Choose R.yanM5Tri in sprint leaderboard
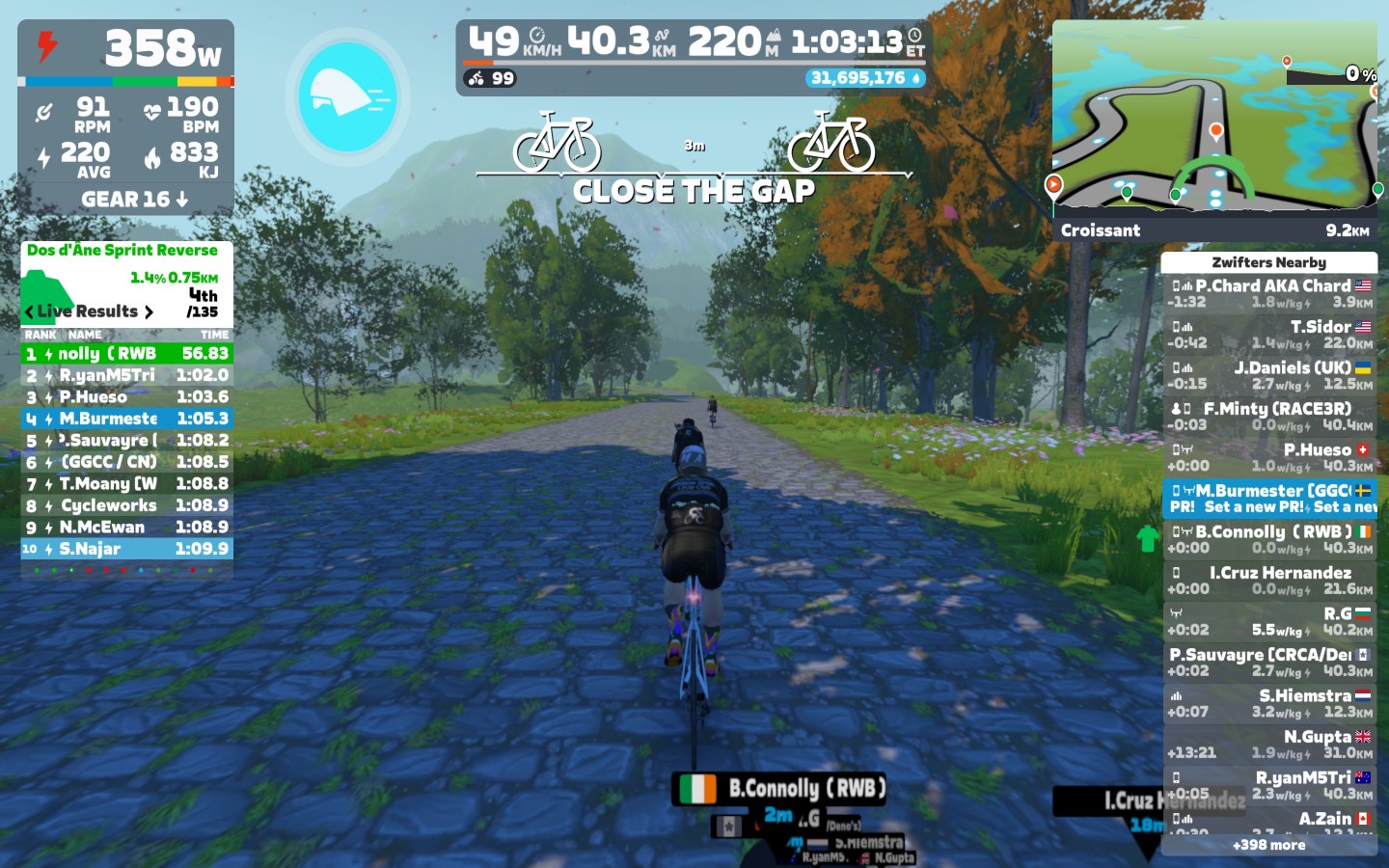1389x868 pixels. point(126,375)
